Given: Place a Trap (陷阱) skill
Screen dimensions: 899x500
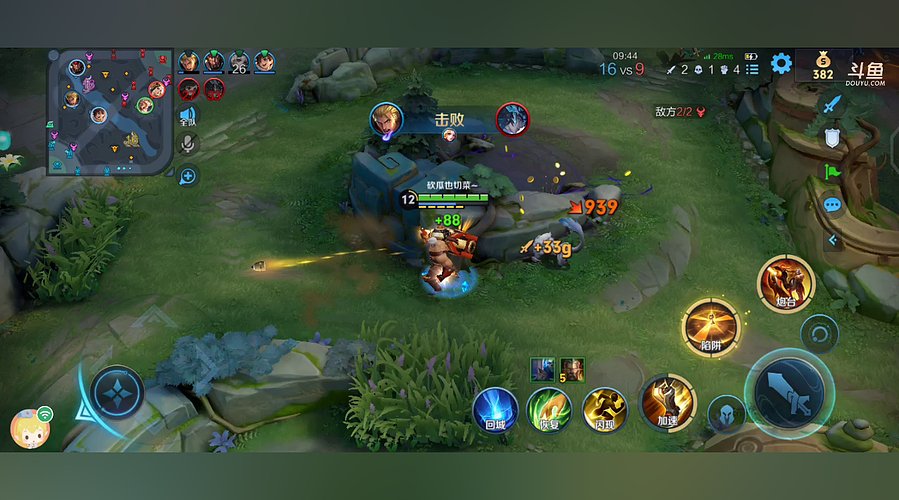Looking at the screenshot, I should click(x=711, y=328).
